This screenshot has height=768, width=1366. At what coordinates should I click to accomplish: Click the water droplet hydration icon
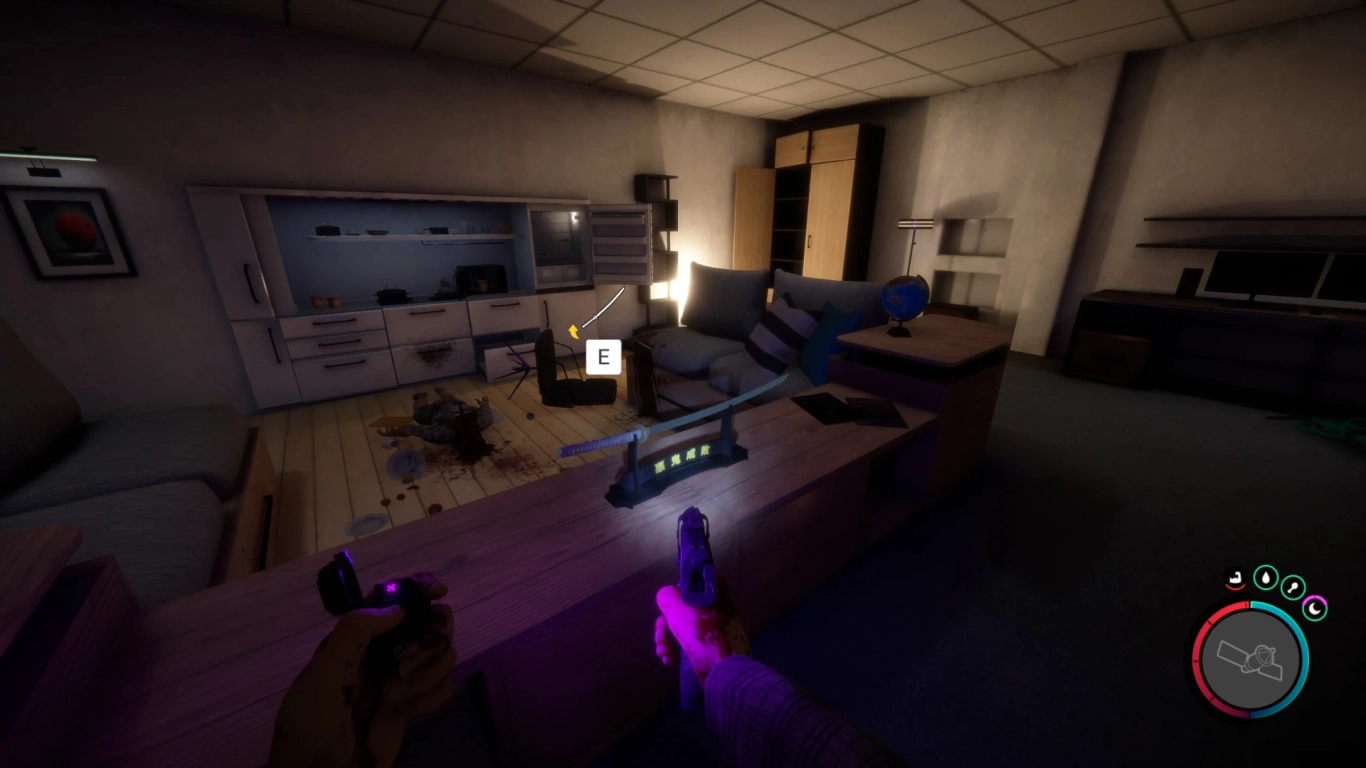click(x=1265, y=578)
